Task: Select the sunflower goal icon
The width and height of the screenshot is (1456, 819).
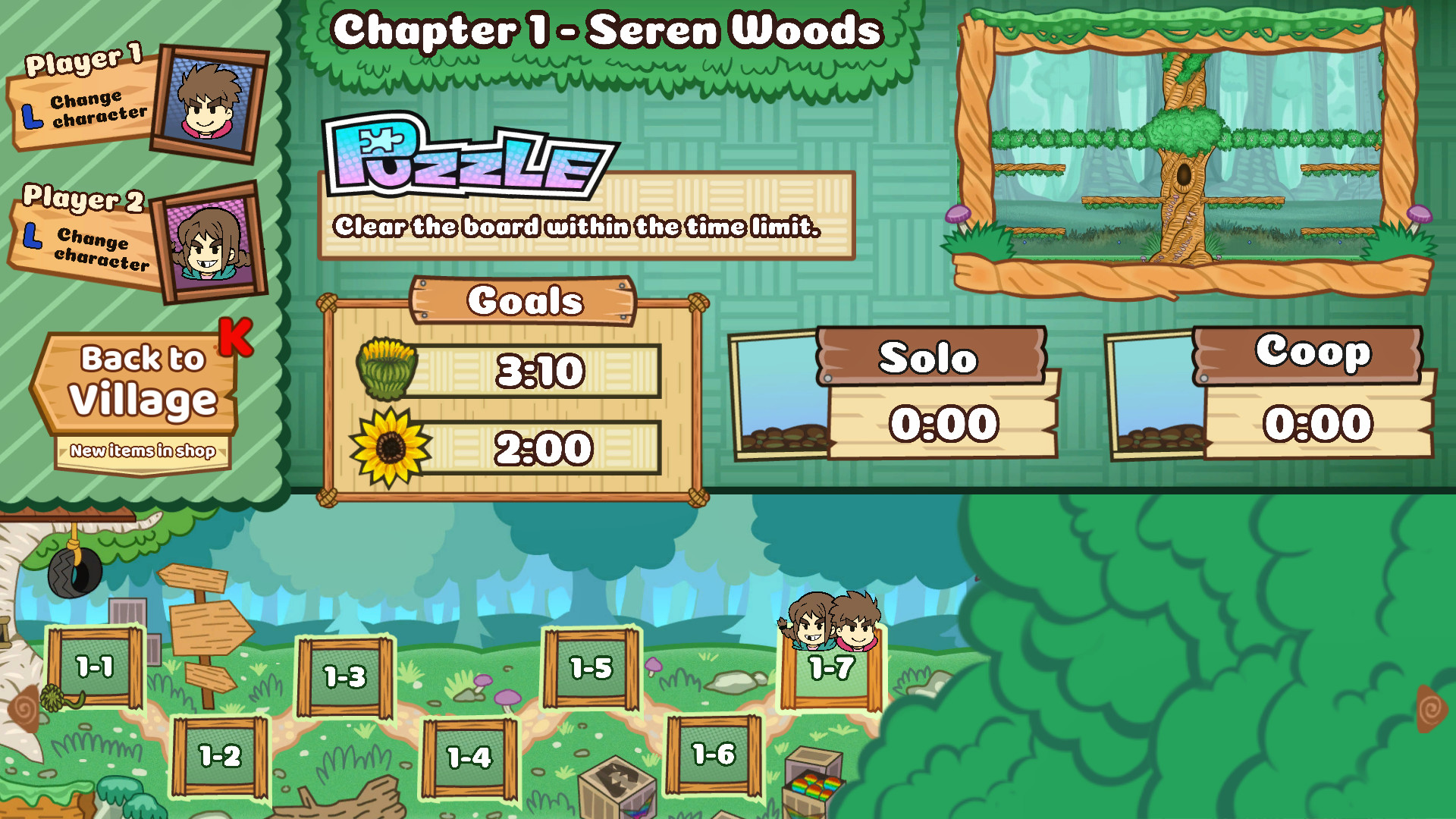Action: point(388,446)
